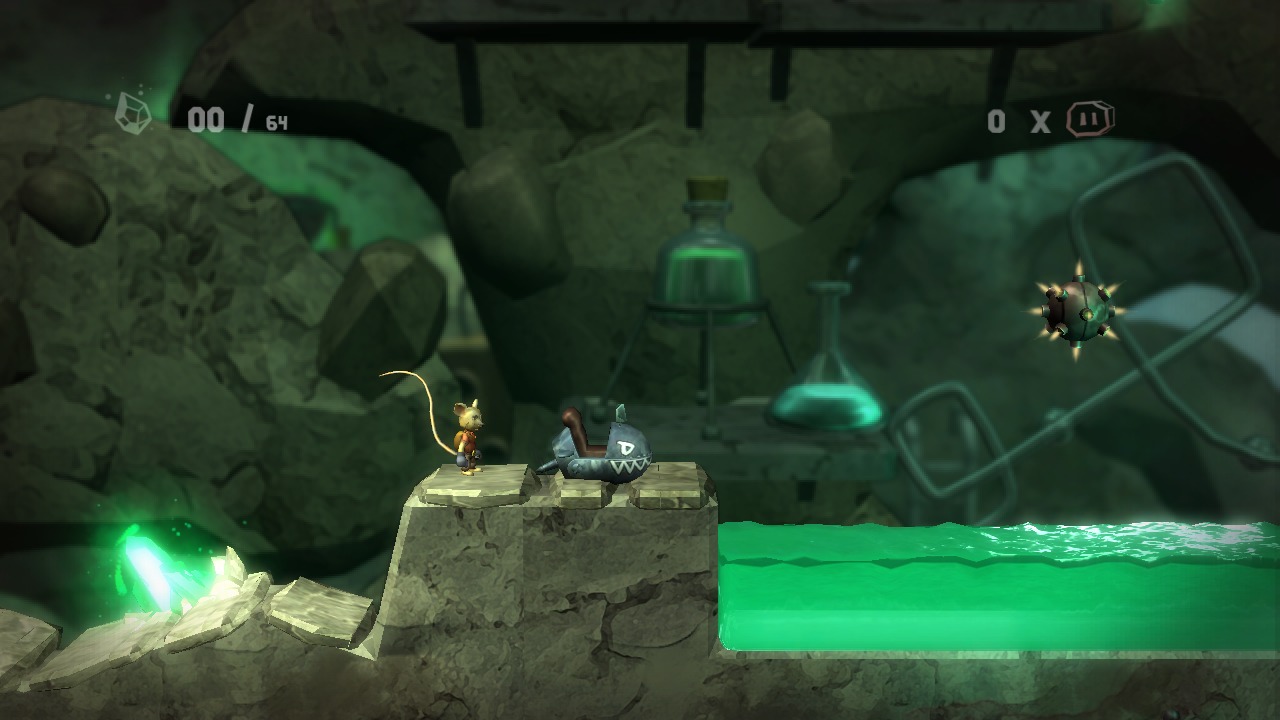Select the cube face counter icon

point(1089,119)
